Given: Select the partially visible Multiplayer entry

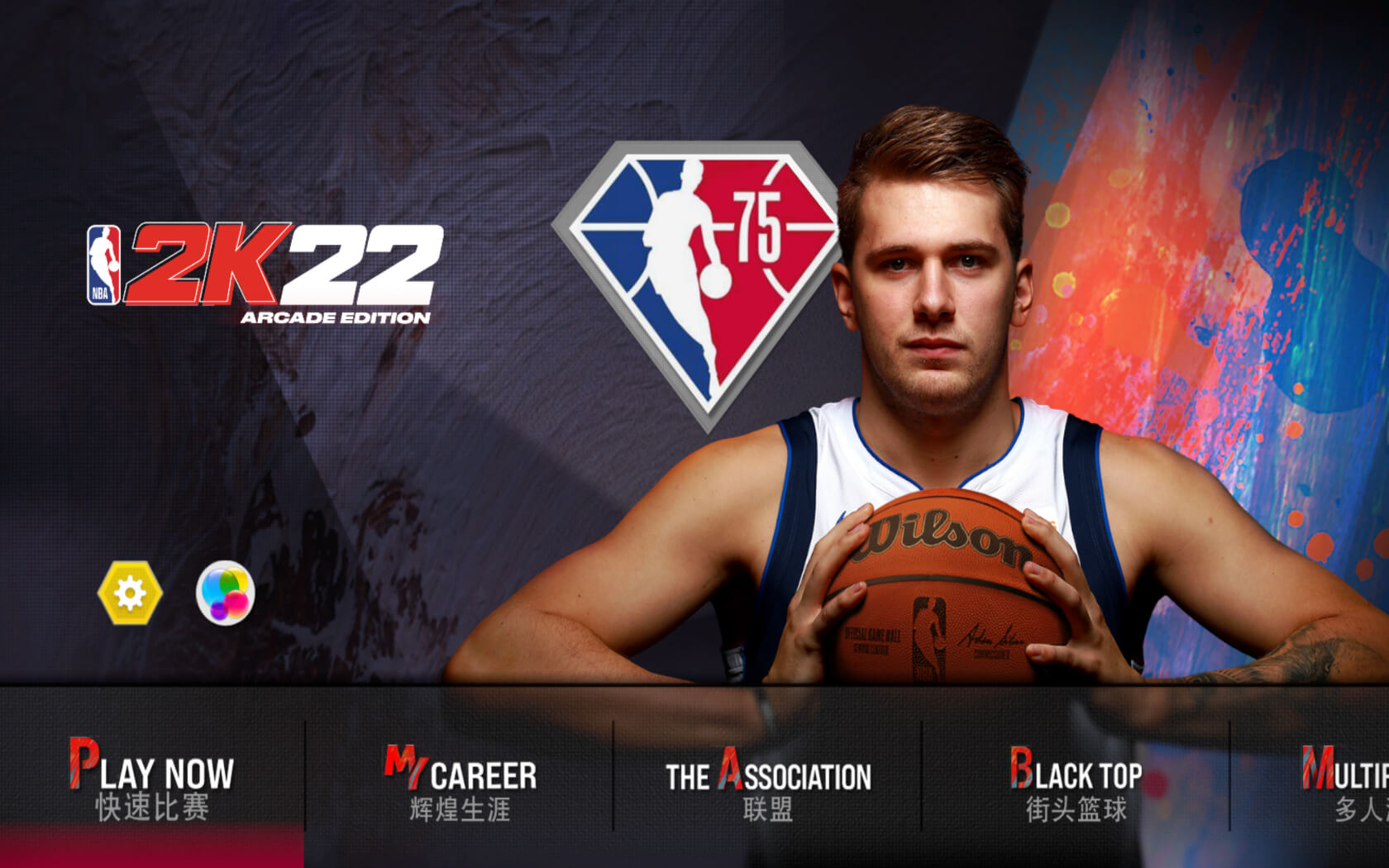Looking at the screenshot, I should click(x=1348, y=783).
